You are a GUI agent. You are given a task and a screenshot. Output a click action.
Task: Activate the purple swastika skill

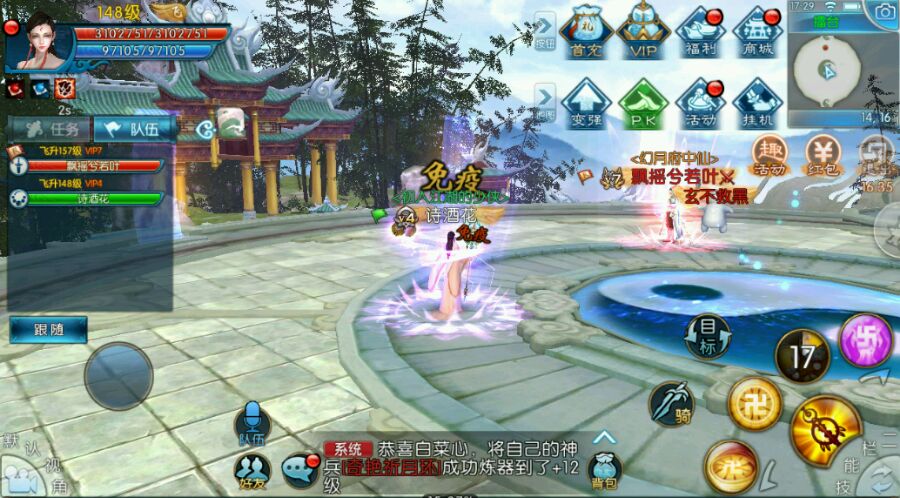[865, 340]
